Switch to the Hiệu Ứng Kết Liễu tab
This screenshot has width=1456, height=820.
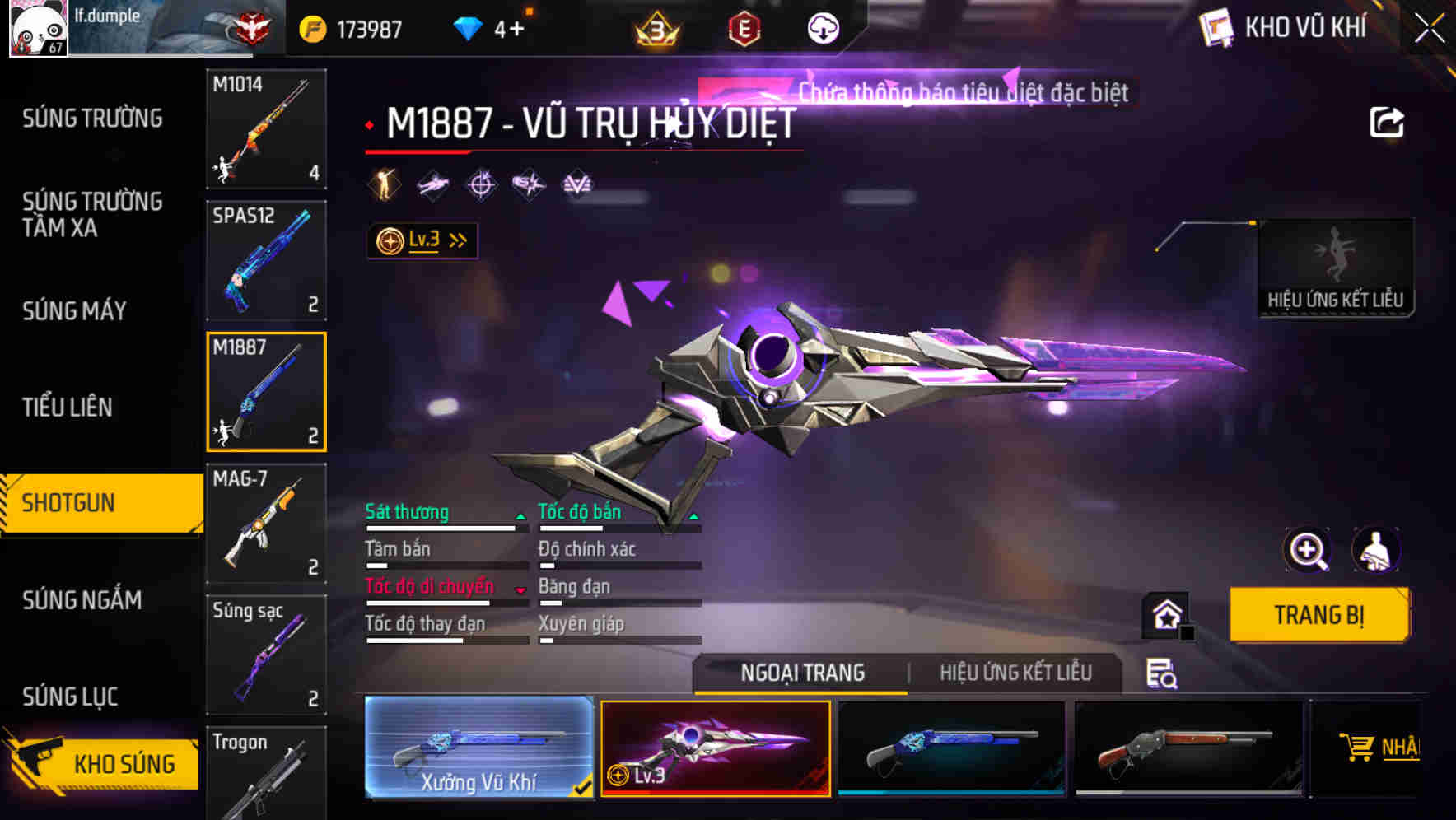tap(1015, 673)
